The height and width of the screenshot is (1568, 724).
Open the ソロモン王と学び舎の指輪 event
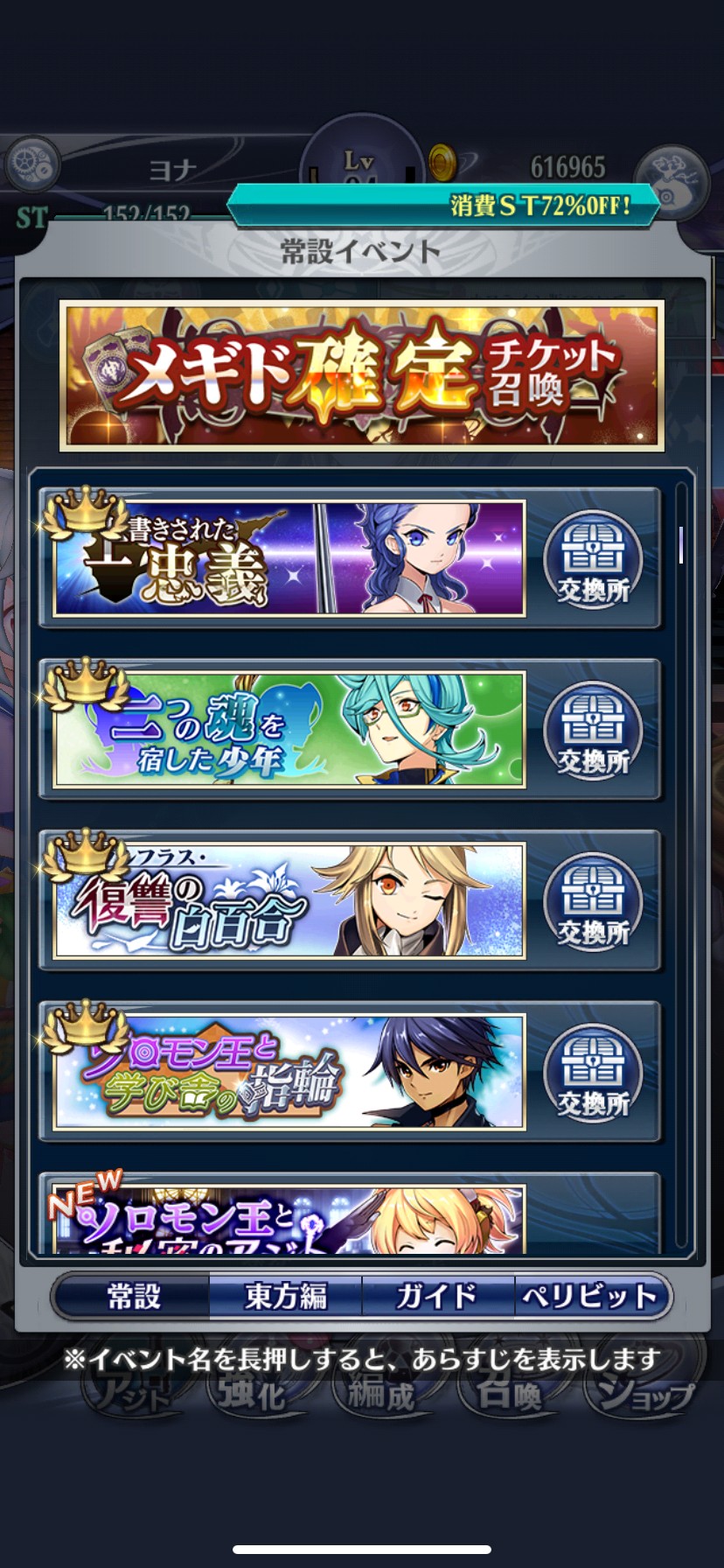289,1072
